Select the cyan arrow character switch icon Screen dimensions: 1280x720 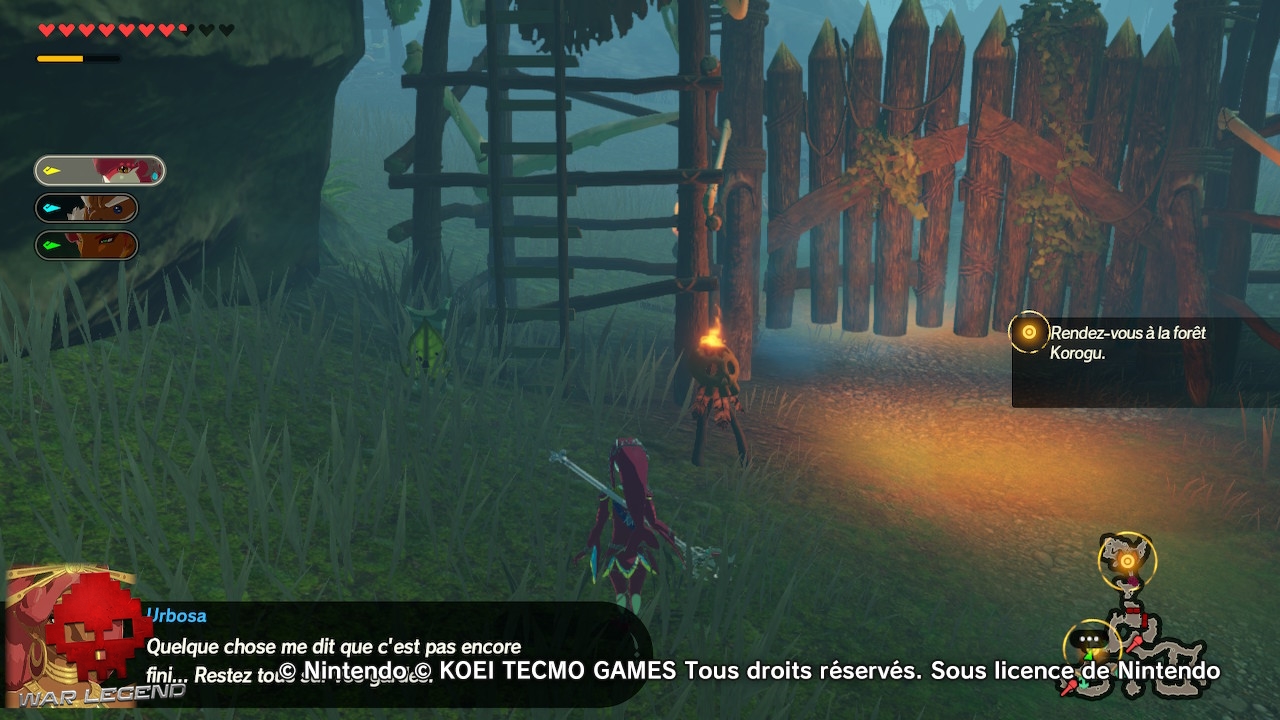52,207
